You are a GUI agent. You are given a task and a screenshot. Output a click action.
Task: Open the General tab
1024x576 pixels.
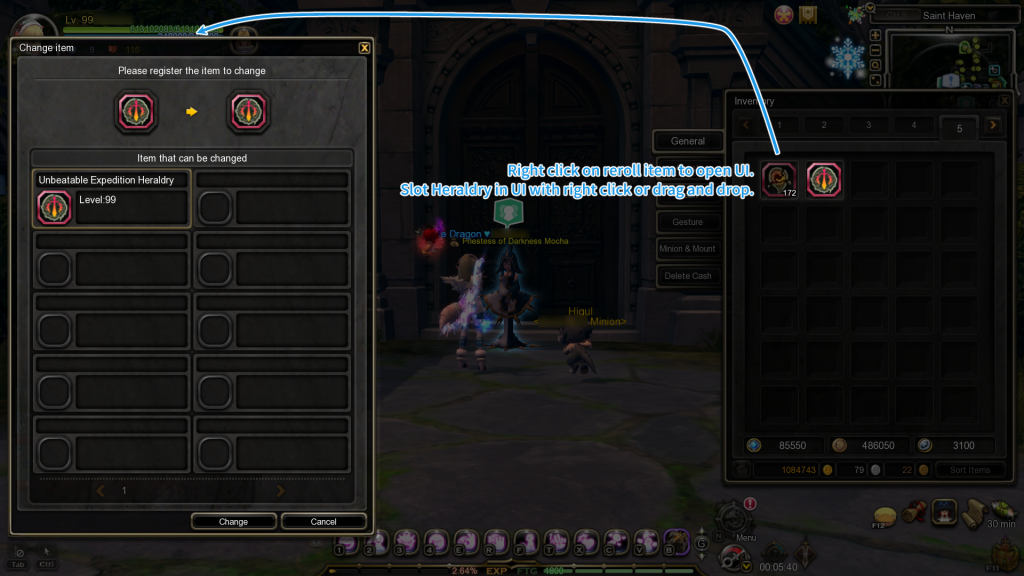click(x=688, y=141)
